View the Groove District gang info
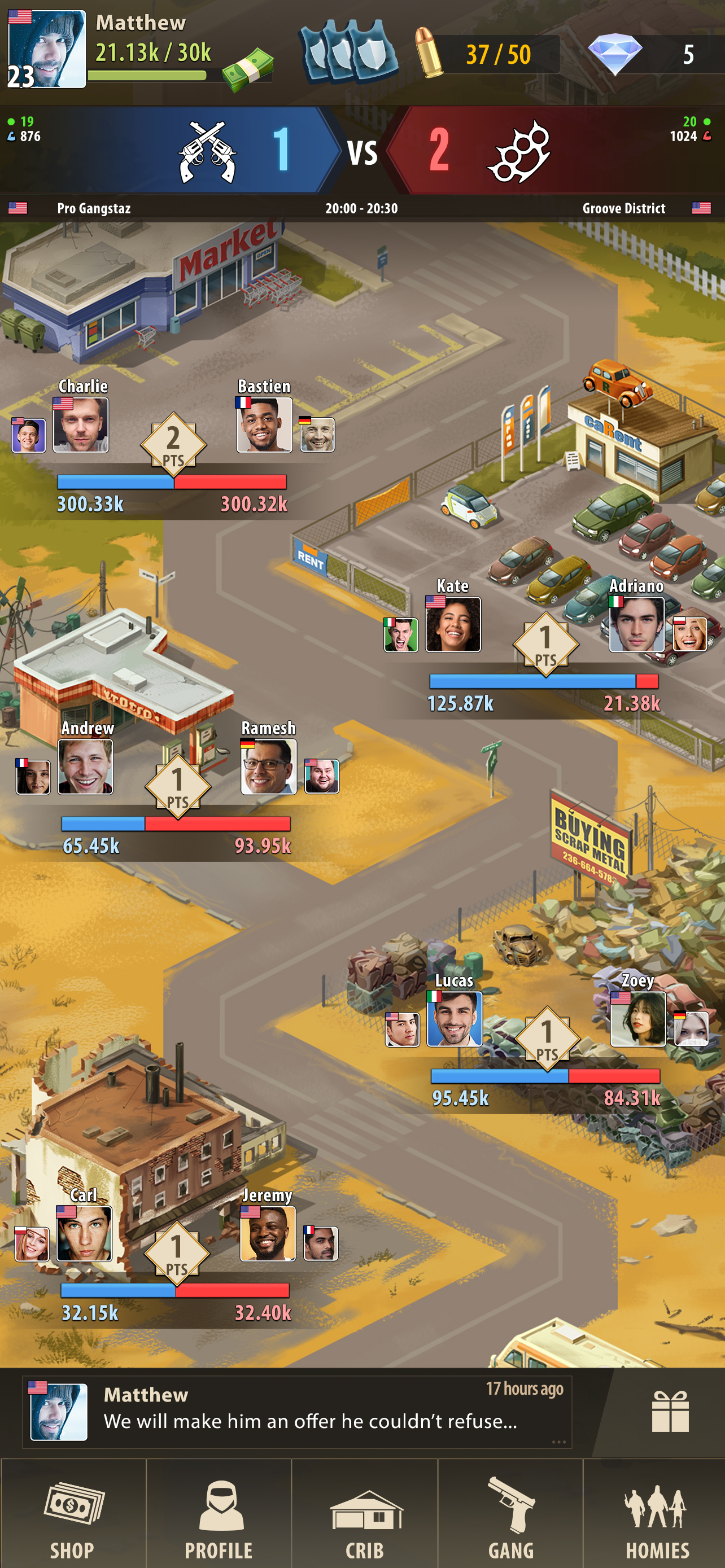 [623, 208]
